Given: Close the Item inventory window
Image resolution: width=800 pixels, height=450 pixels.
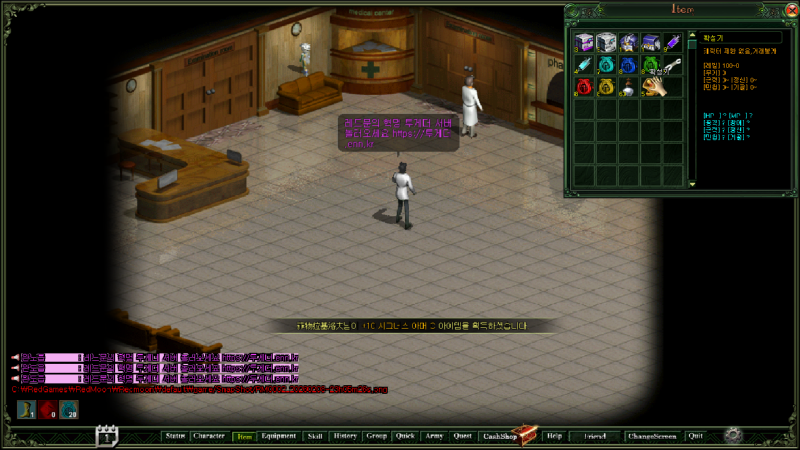Looking at the screenshot, I should point(792,10).
